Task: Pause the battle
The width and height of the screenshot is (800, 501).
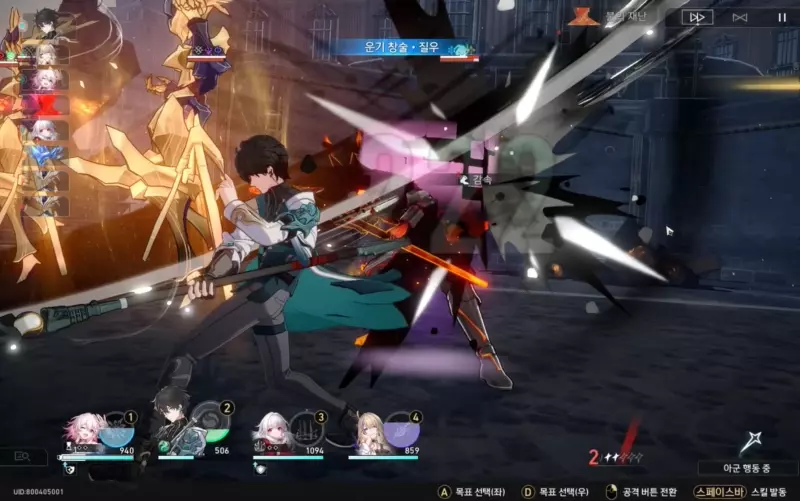Action: (782, 17)
